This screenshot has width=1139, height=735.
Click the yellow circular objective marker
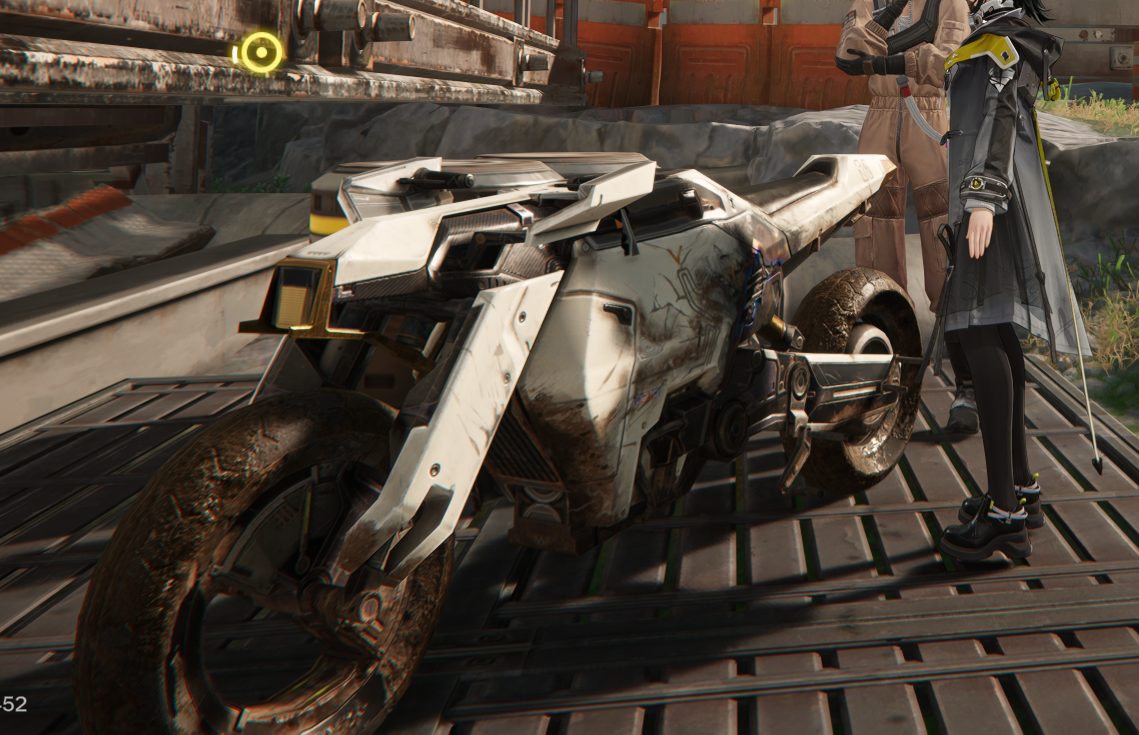(261, 52)
